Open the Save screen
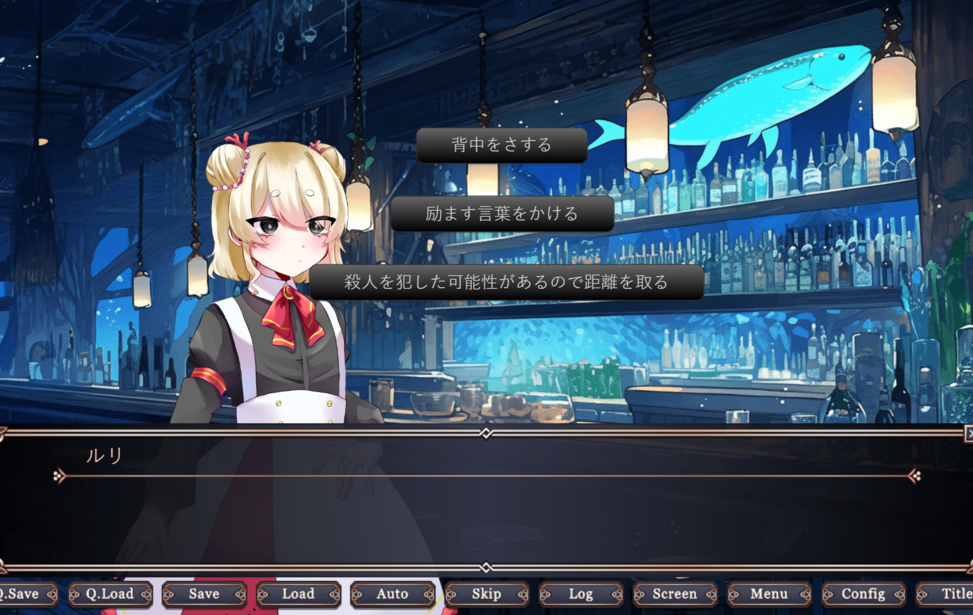Screen dimensions: 973x615 [204, 594]
